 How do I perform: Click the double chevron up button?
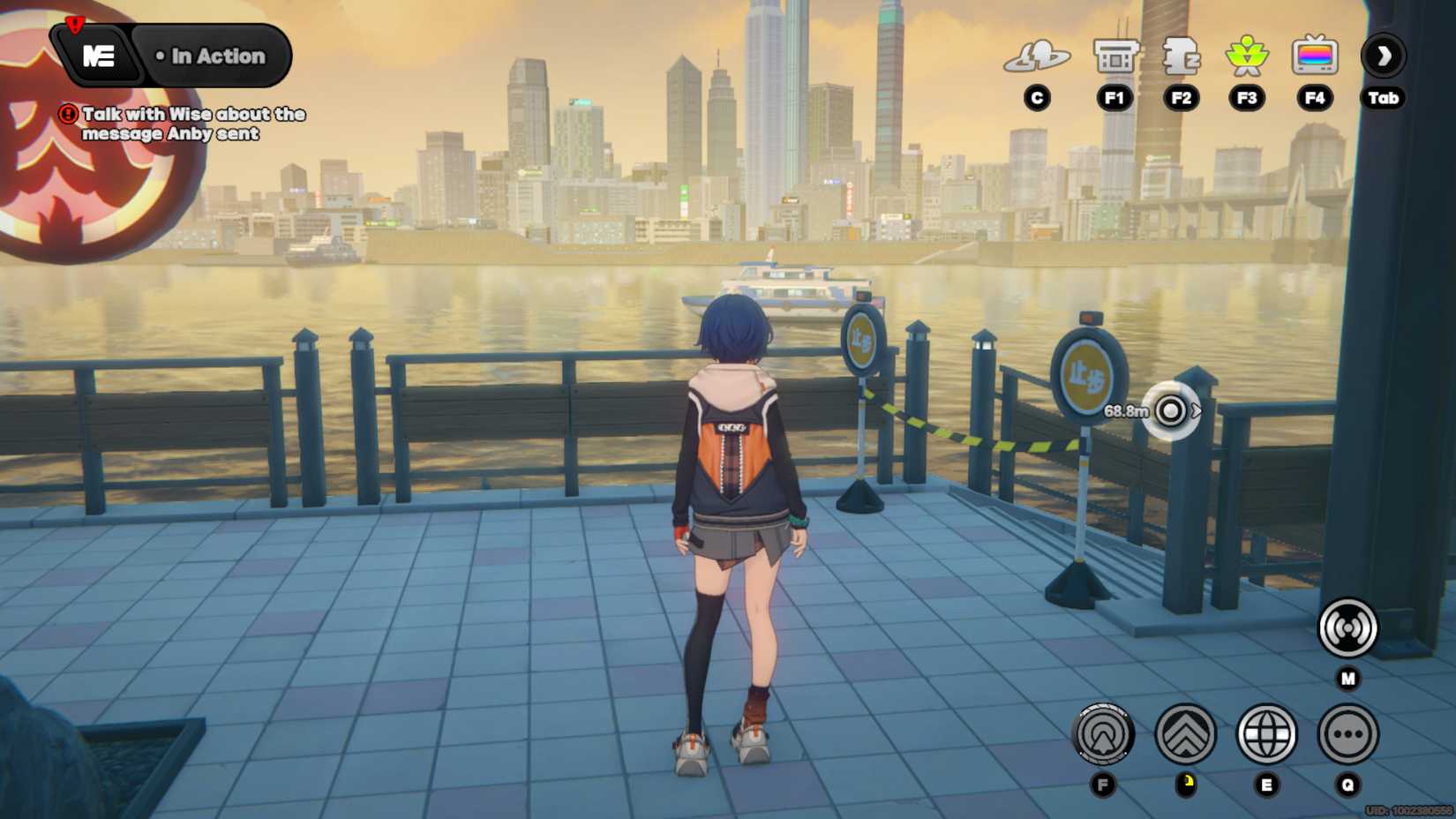(1185, 733)
